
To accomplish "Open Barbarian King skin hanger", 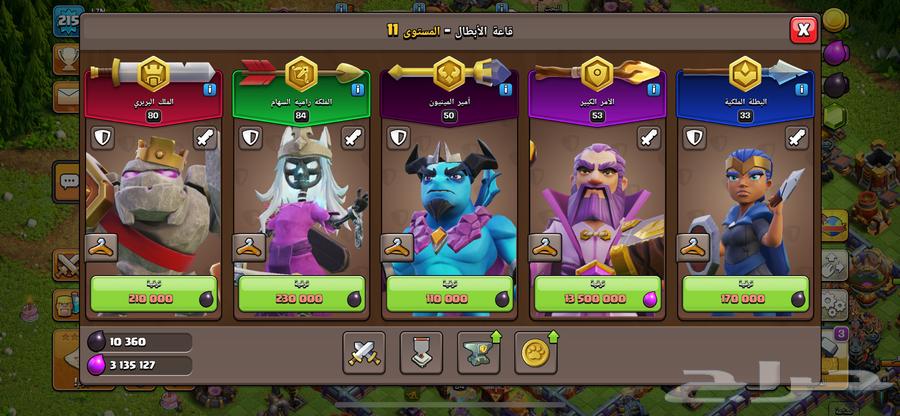I will 101,246.
